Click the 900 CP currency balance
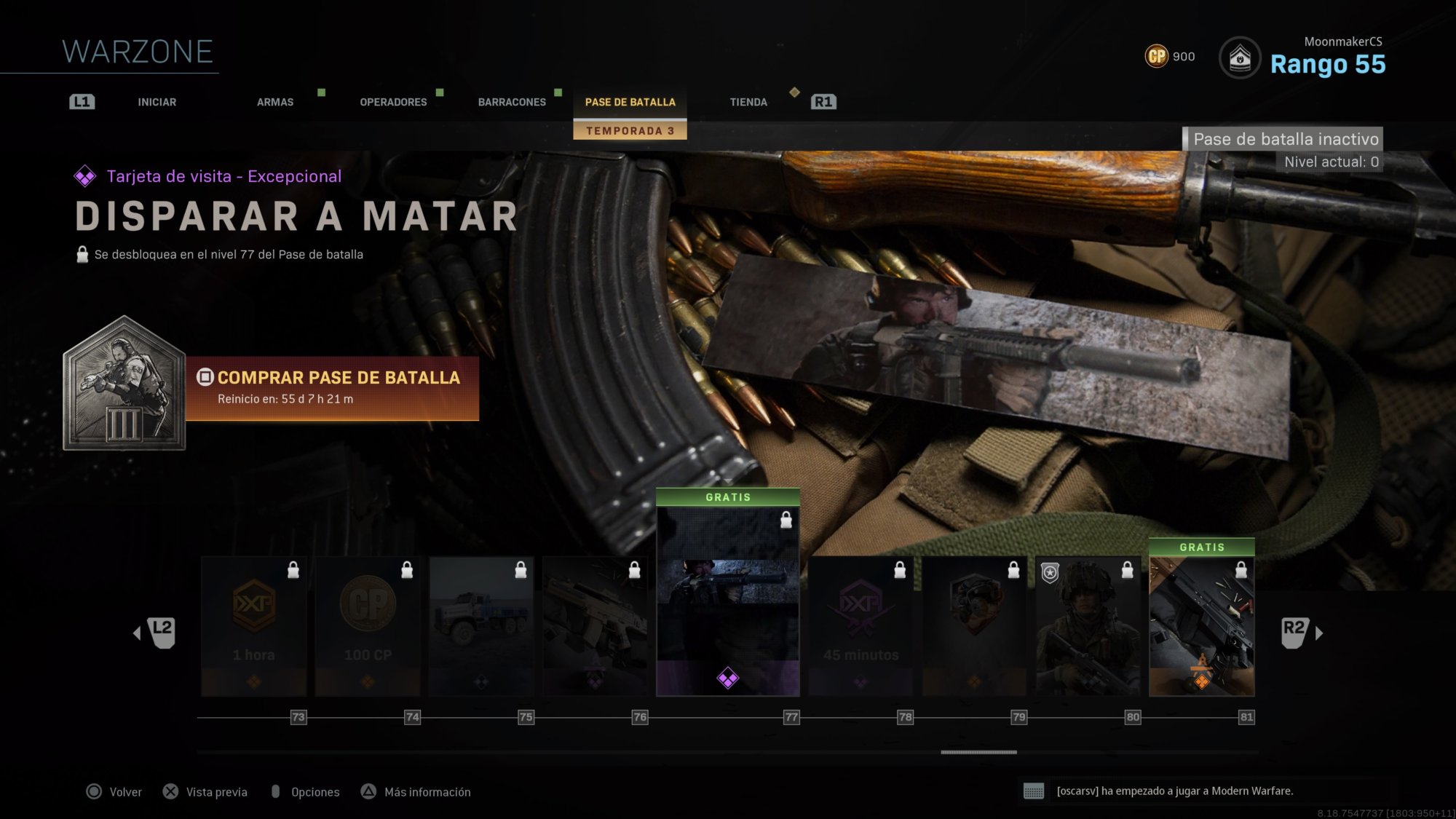1456x819 pixels. 1170,56
